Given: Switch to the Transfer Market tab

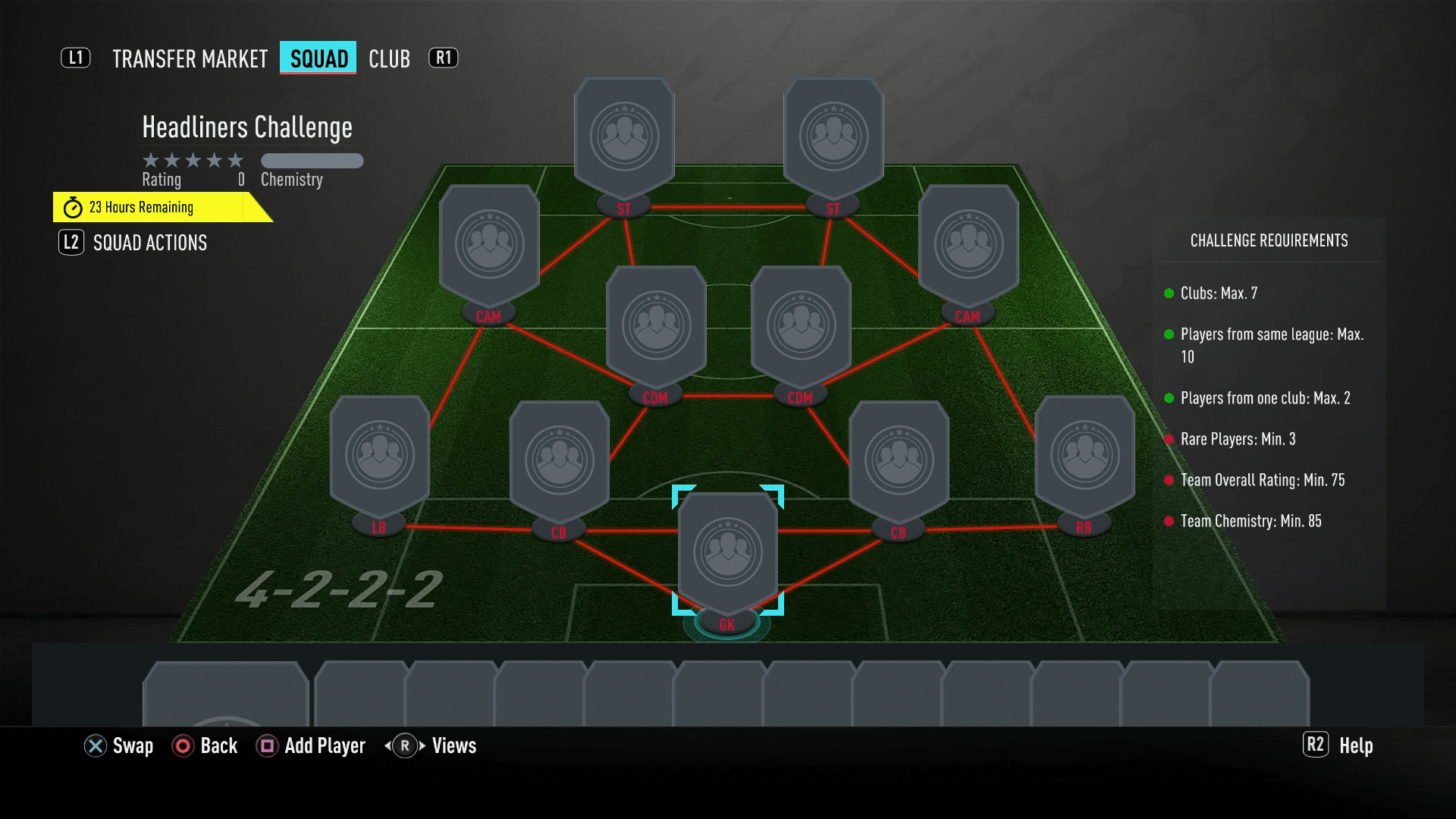Looking at the screenshot, I should (190, 58).
